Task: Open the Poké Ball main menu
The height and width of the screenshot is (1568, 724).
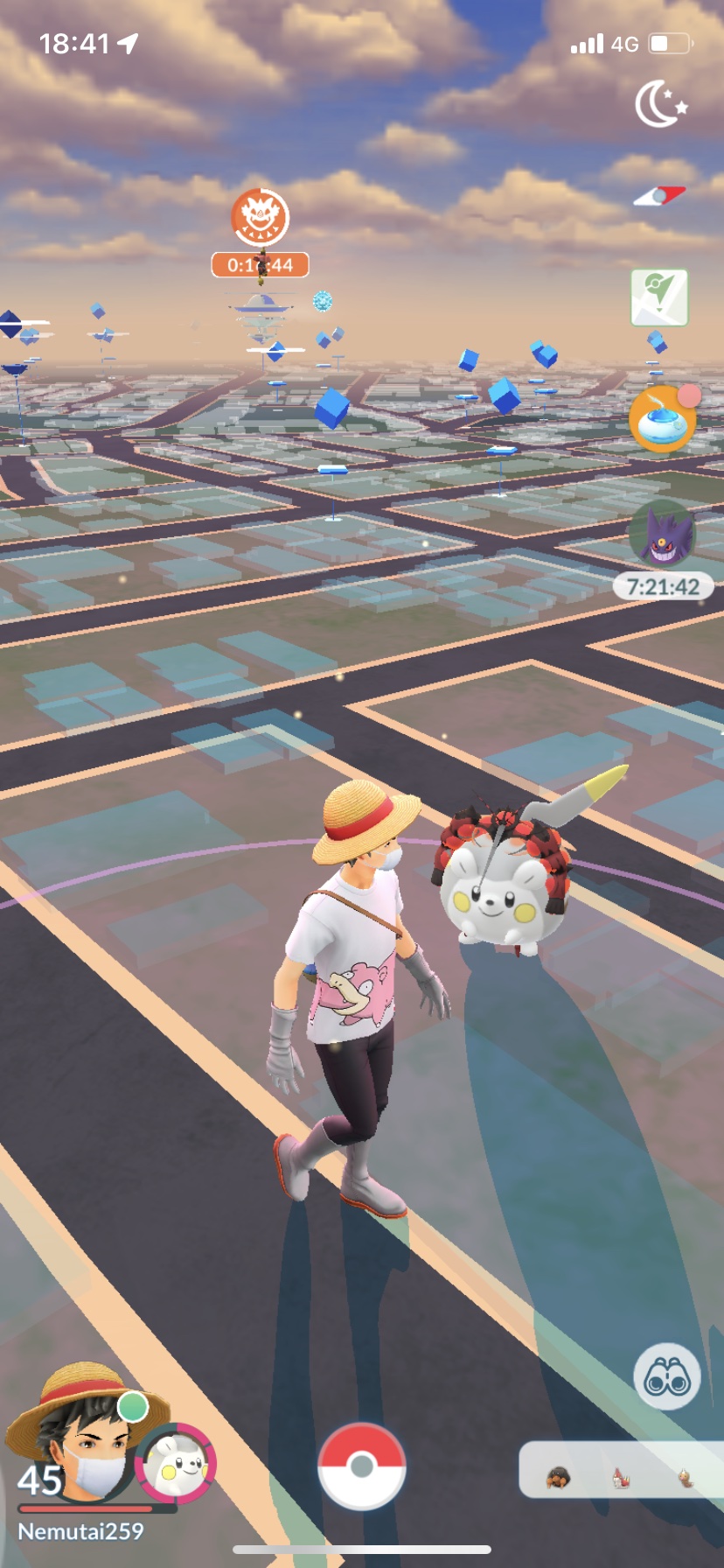Action: click(361, 1466)
